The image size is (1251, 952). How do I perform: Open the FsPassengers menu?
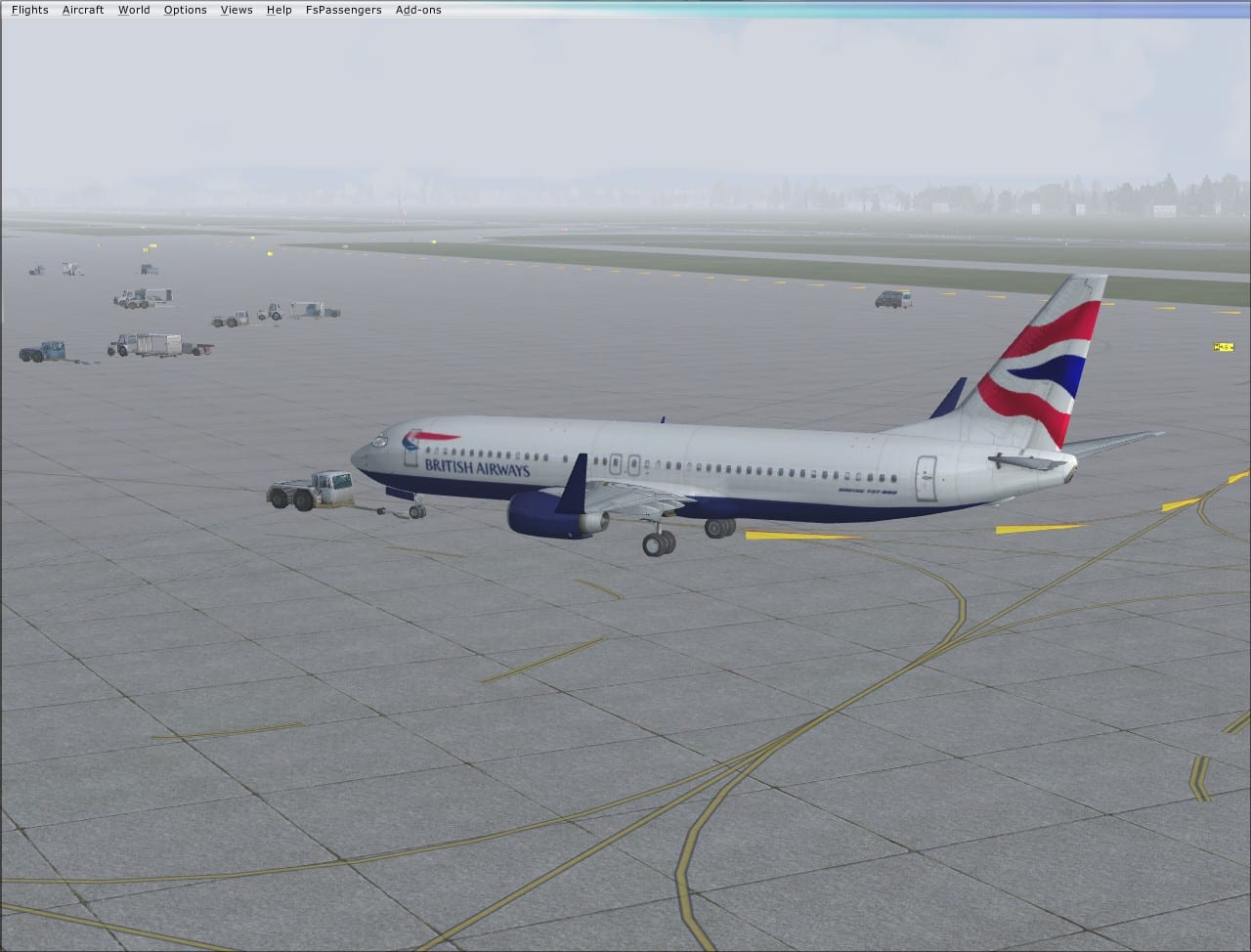(343, 10)
